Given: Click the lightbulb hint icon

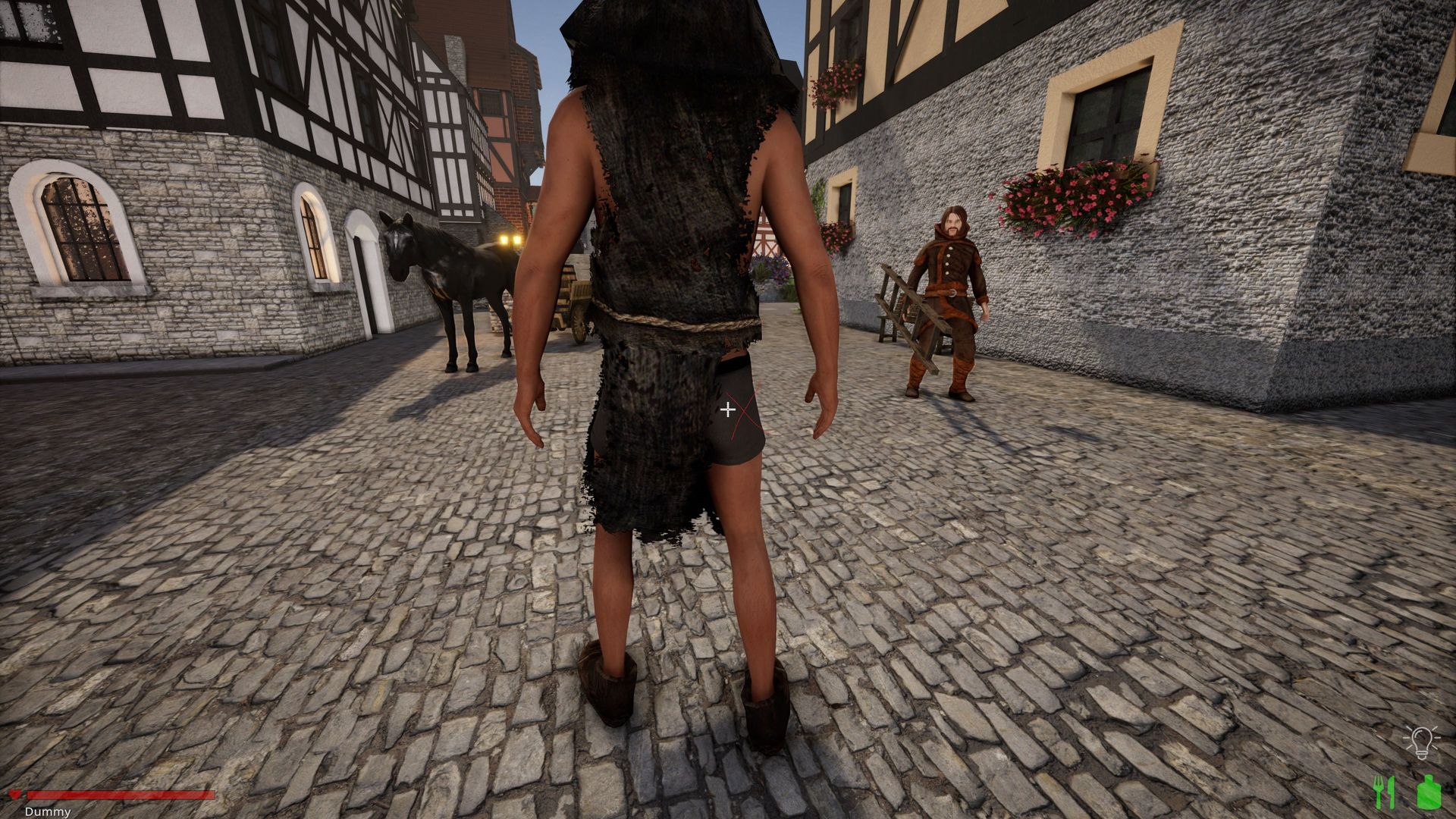Looking at the screenshot, I should (x=1420, y=742).
